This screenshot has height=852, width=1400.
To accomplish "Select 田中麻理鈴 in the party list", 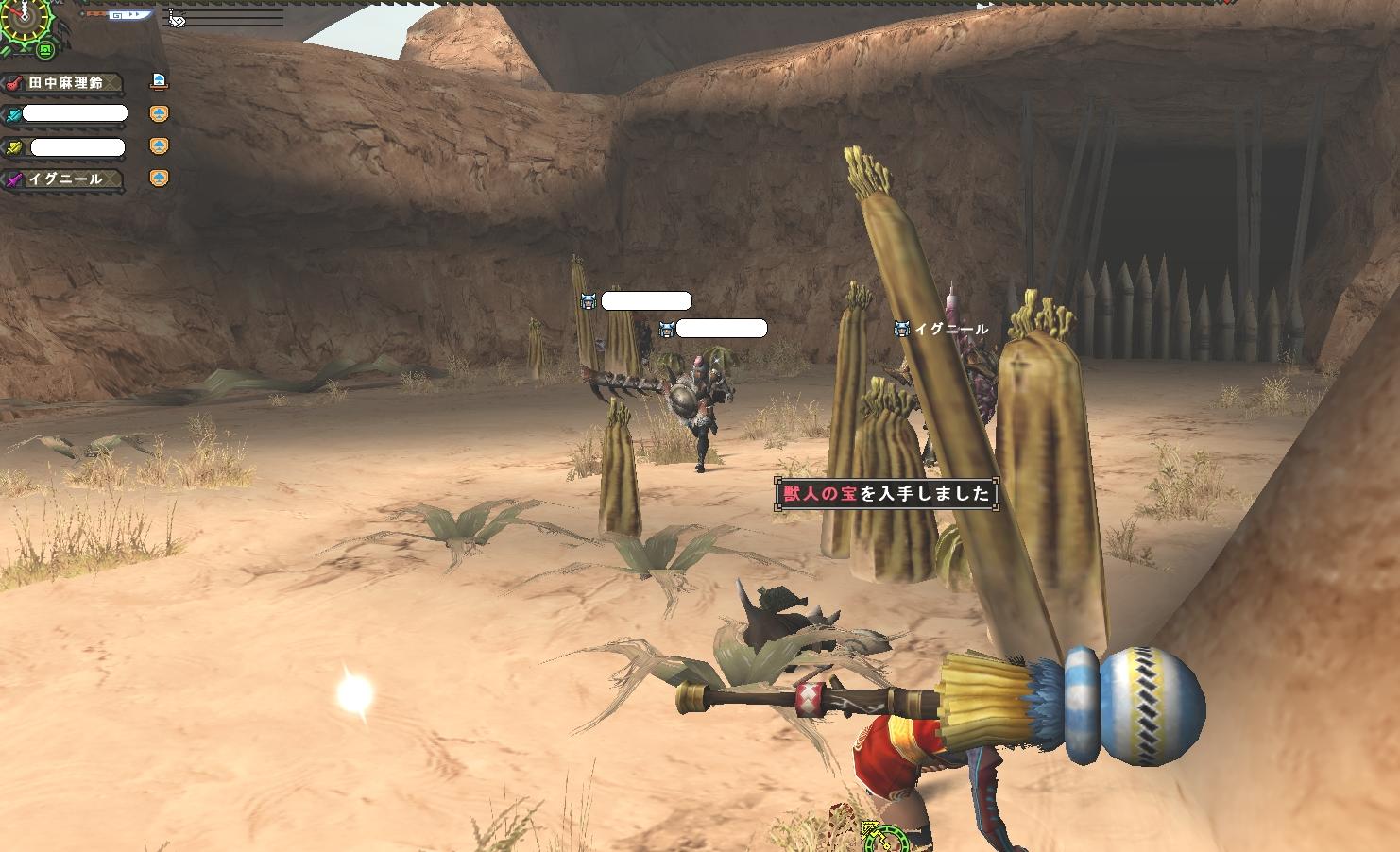I will pyautogui.click(x=64, y=83).
